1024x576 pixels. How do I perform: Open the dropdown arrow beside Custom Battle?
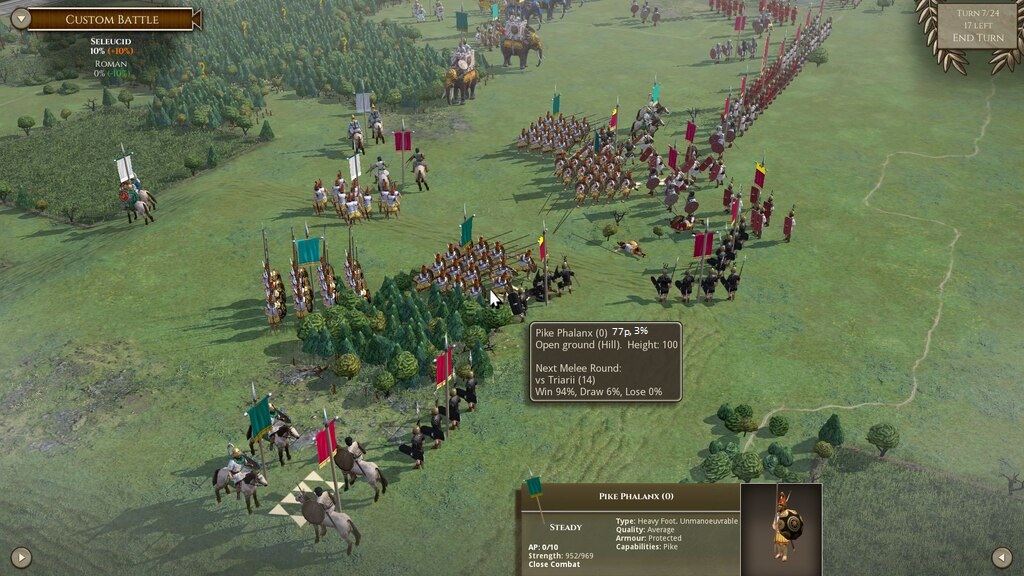[19, 18]
